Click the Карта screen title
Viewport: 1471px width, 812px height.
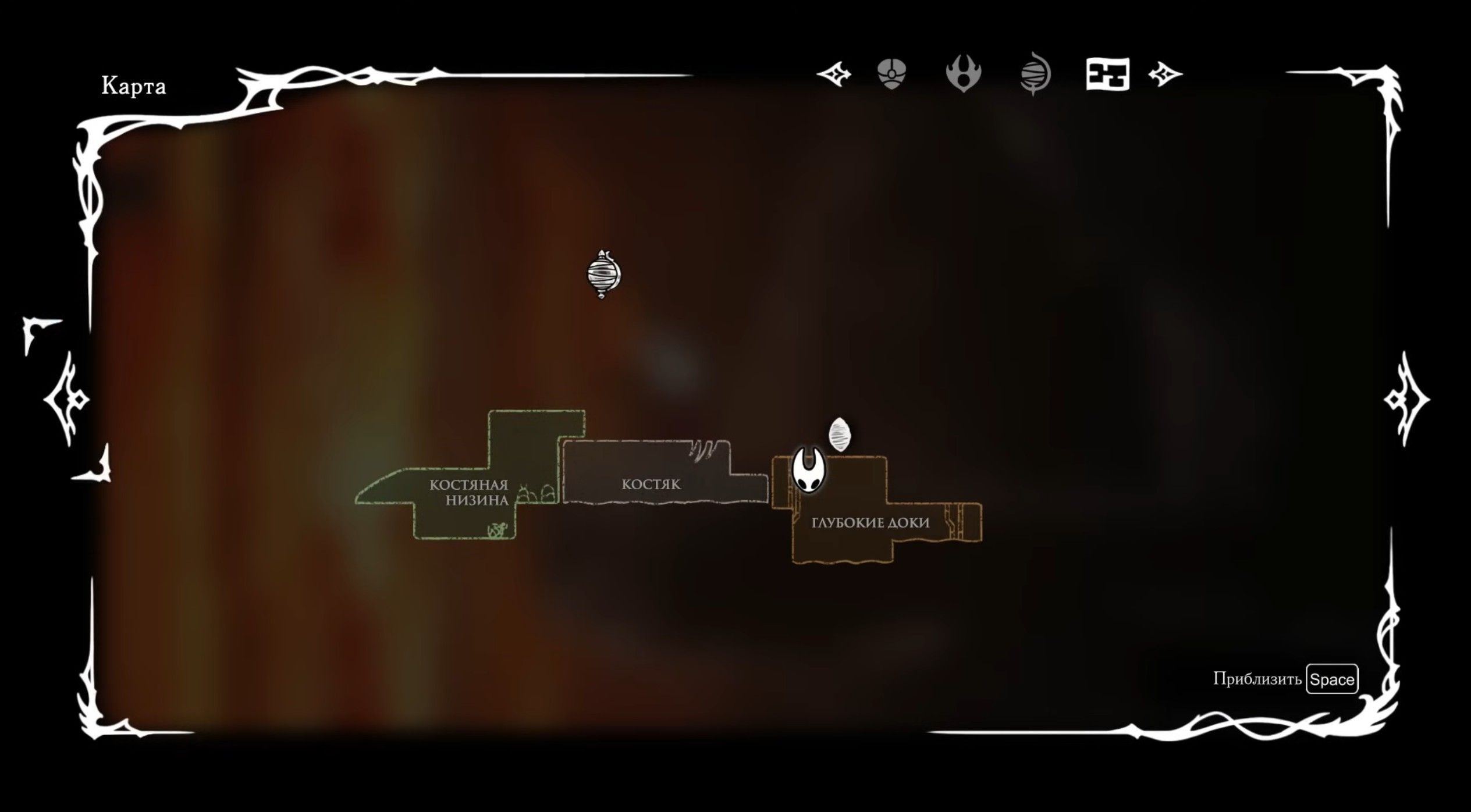[x=134, y=86]
